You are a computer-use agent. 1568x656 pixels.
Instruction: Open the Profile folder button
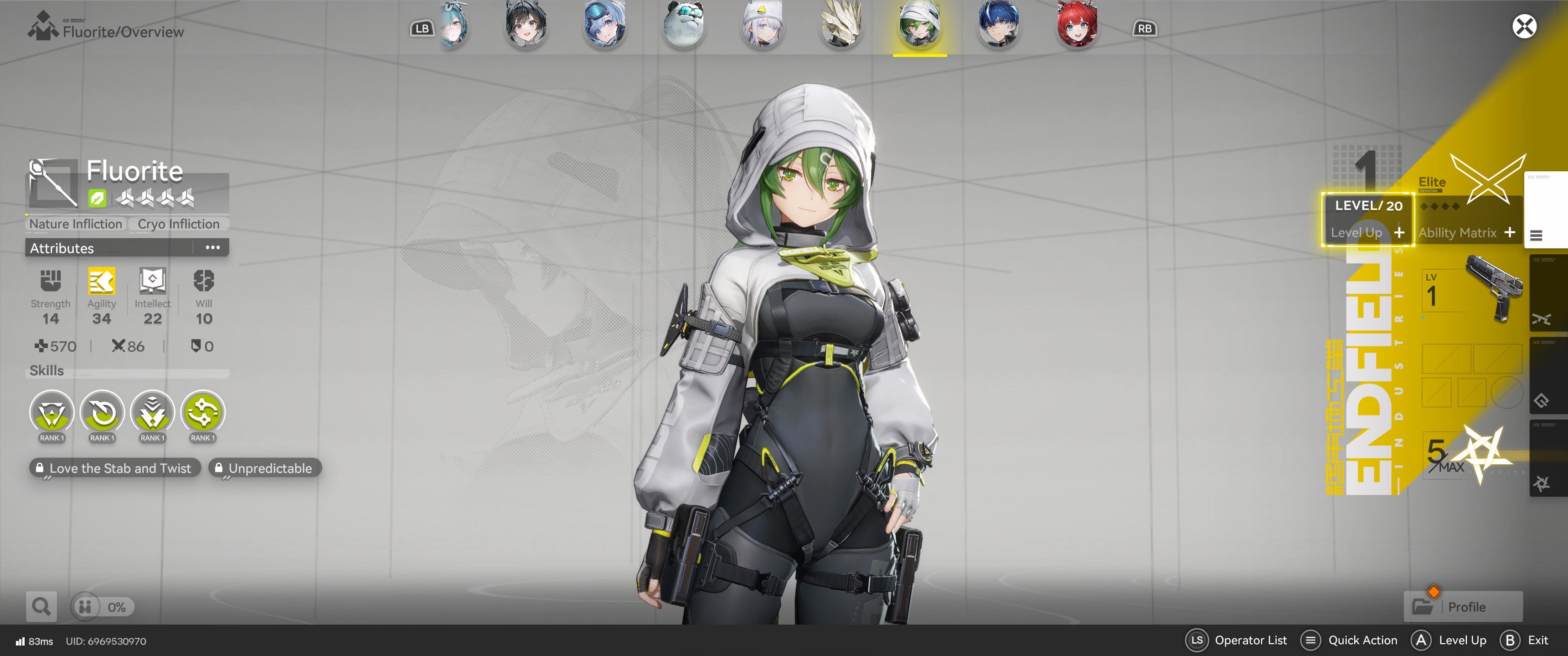pos(1463,607)
